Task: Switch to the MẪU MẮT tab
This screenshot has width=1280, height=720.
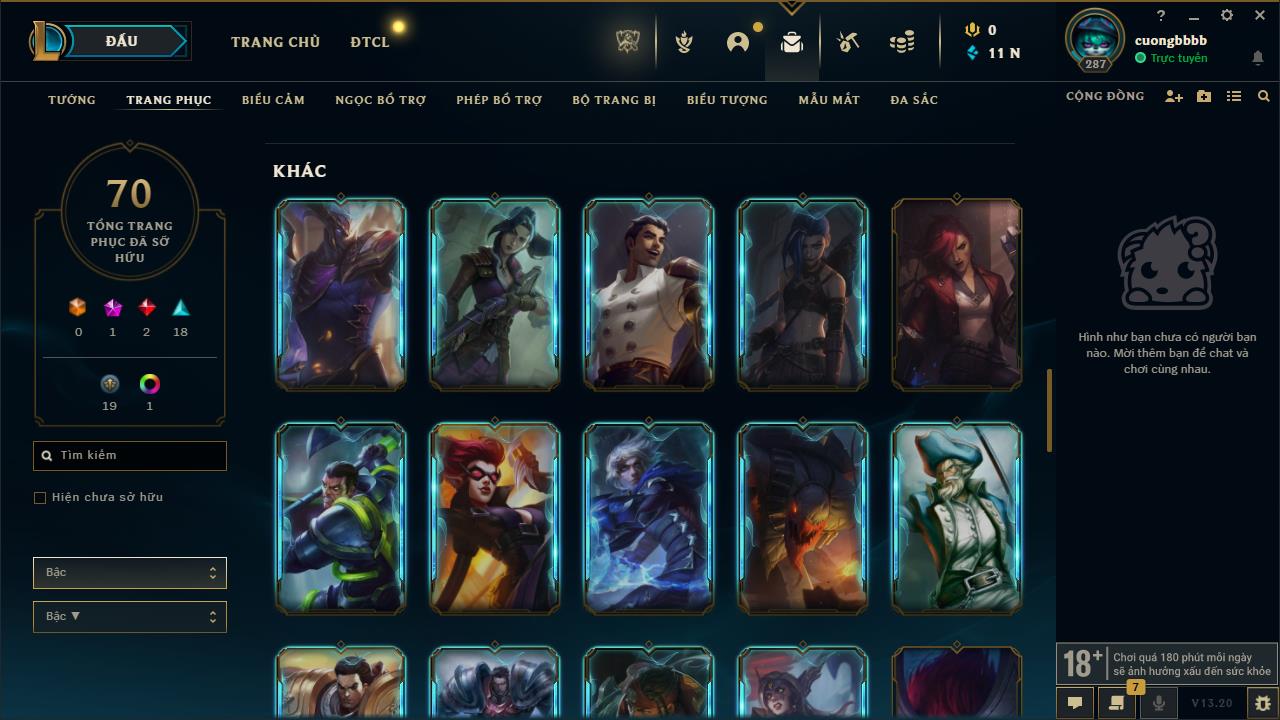Action: pyautogui.click(x=829, y=100)
